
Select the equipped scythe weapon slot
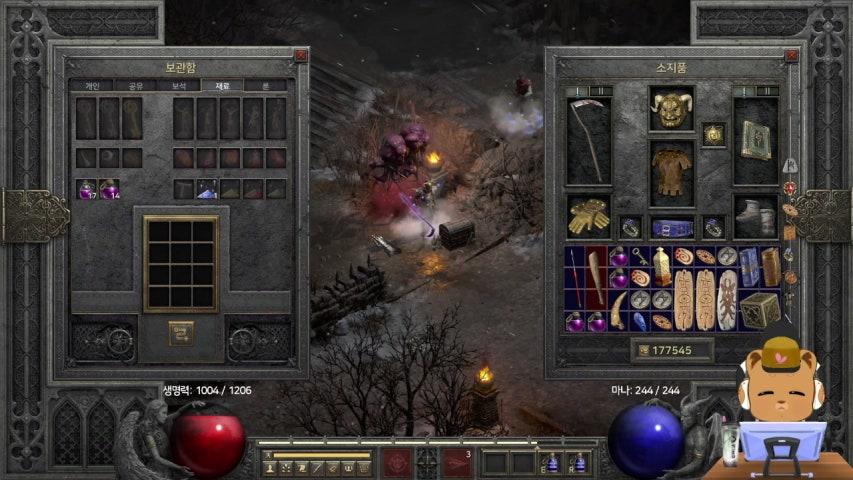click(588, 141)
